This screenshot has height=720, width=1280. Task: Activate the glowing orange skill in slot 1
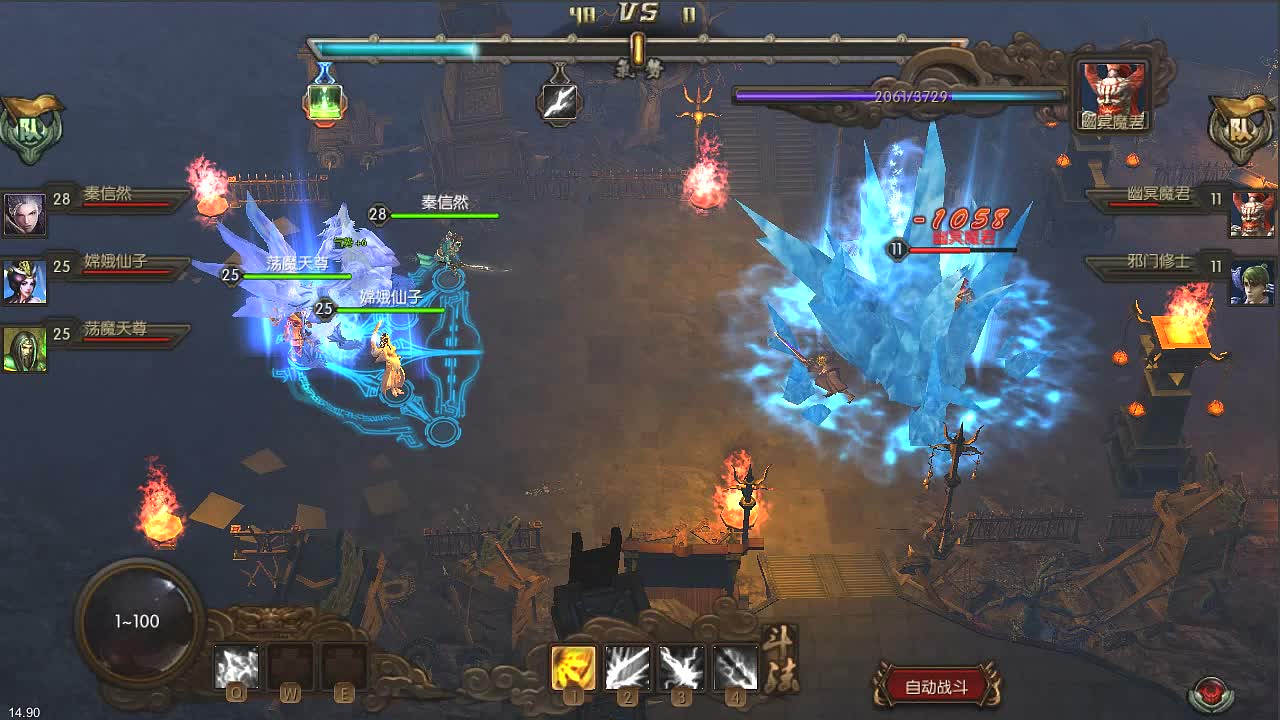[574, 667]
